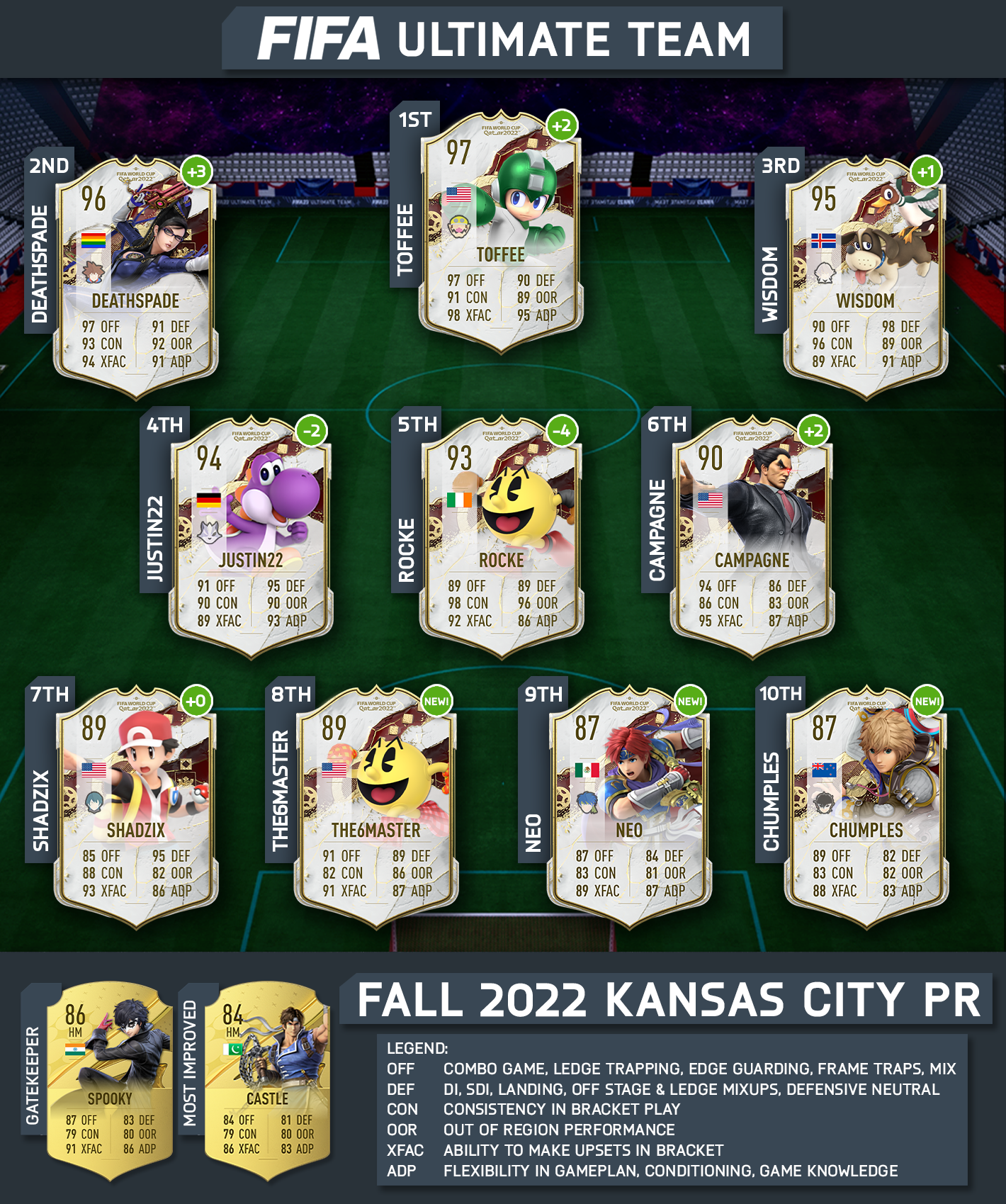
Task: Choose the Deathspade player card
Action: pyautogui.click(x=136, y=276)
